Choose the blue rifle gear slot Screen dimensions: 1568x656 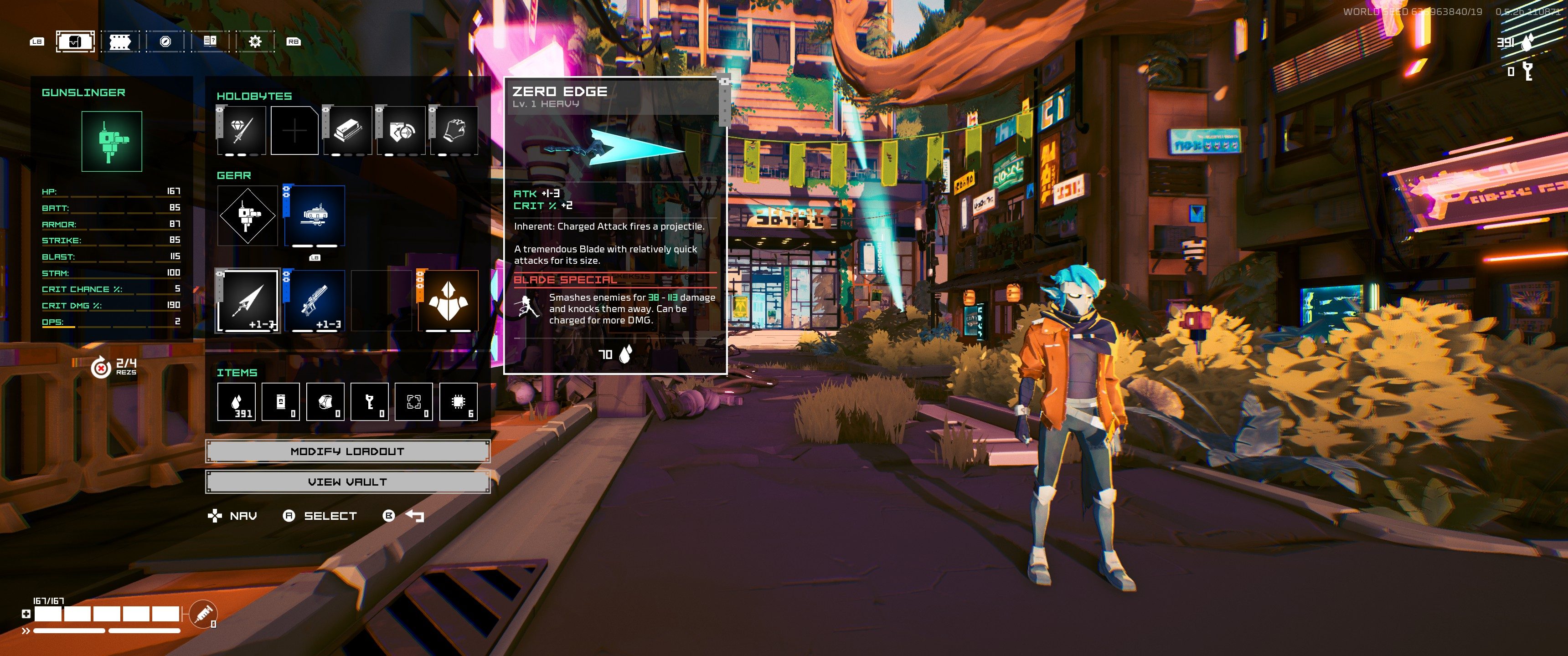click(x=315, y=301)
